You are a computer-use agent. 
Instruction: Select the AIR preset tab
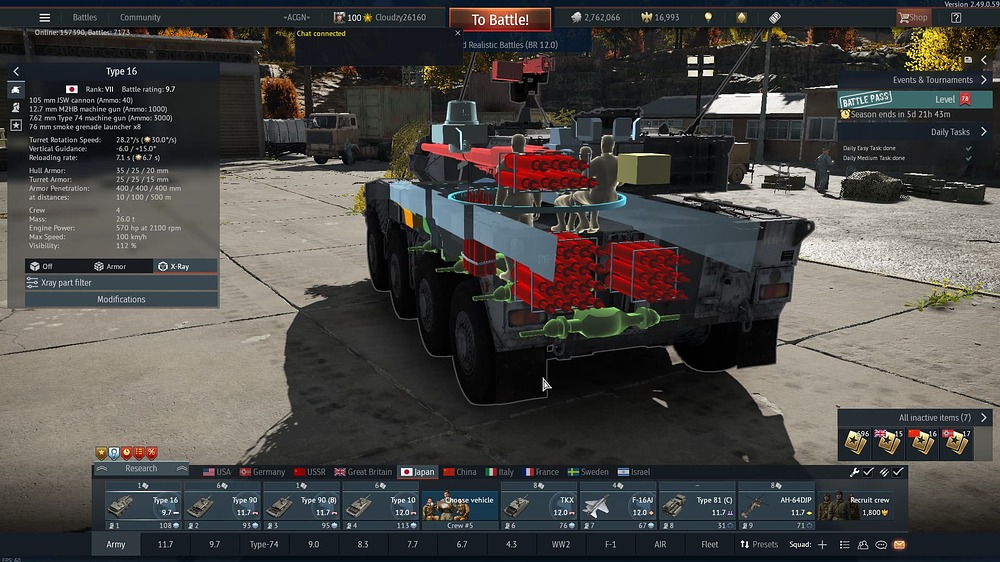pos(660,545)
